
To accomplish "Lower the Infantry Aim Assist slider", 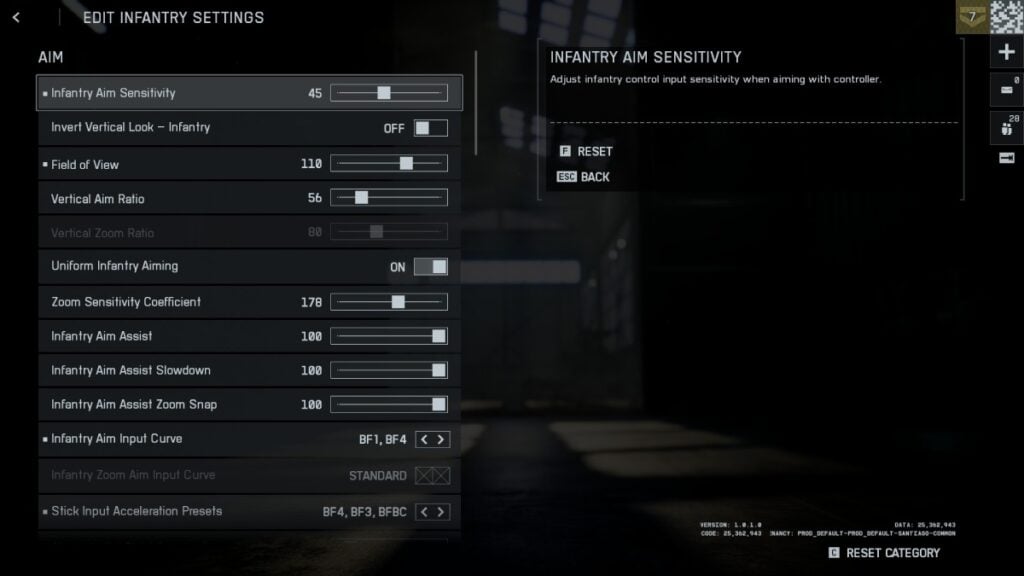I will tap(438, 336).
